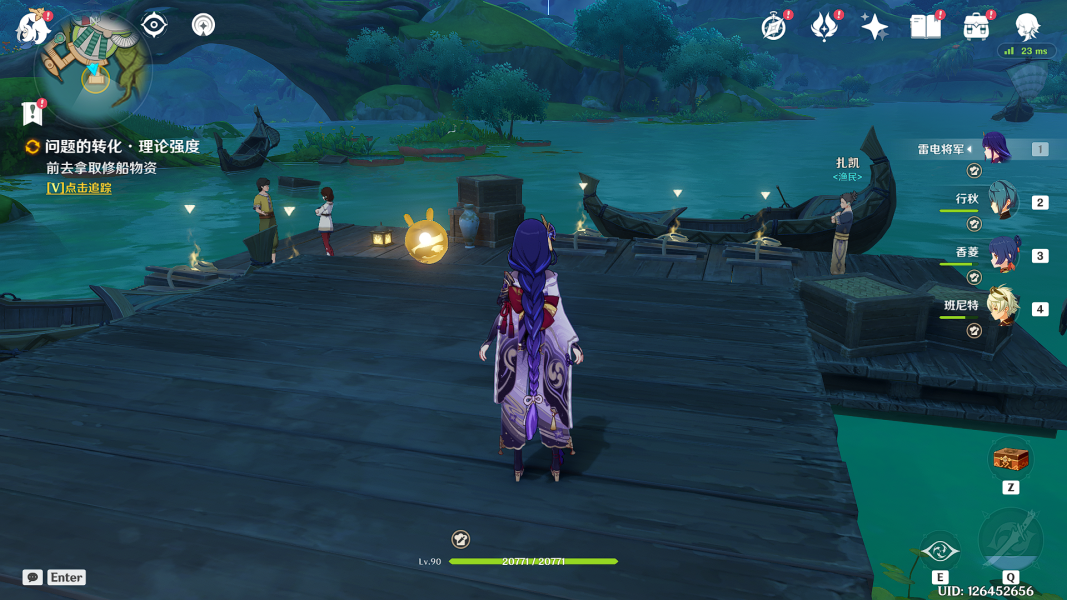Open the winged battle pass icon

click(824, 27)
